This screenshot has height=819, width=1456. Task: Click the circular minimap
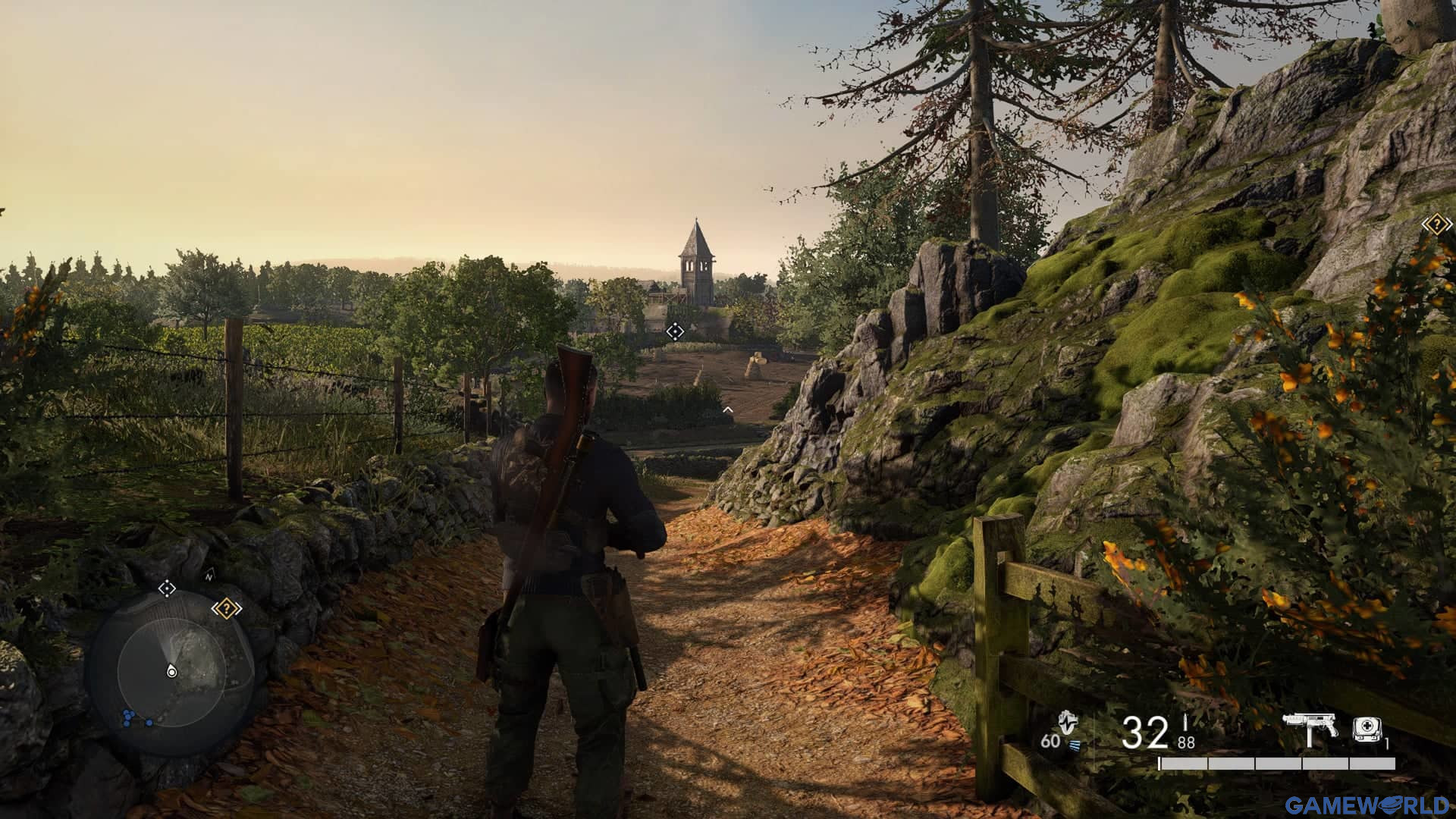(x=171, y=672)
